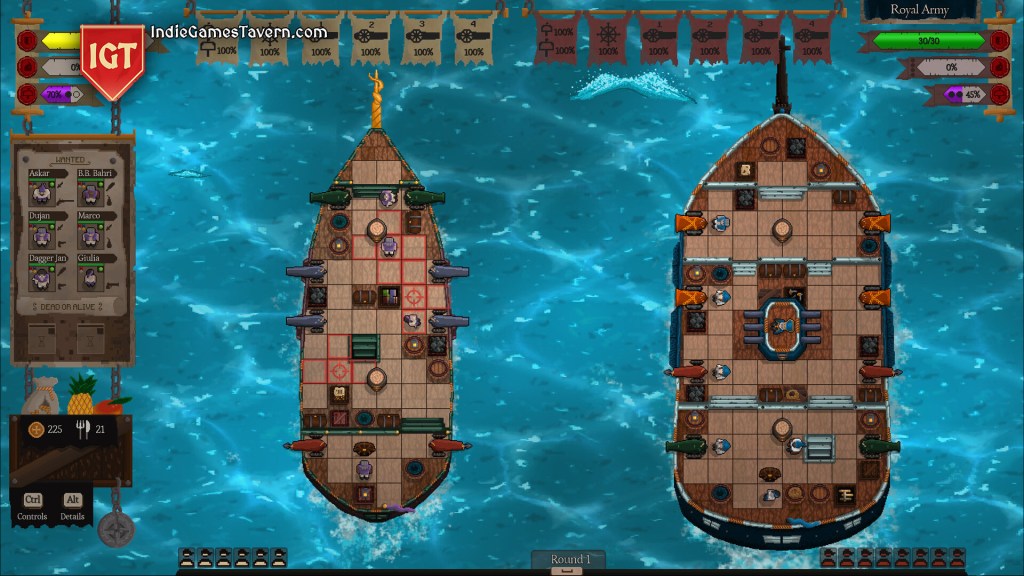Select the Royal Army enemy name plate
Image resolution: width=1024 pixels, height=576 pixels.
tap(919, 10)
